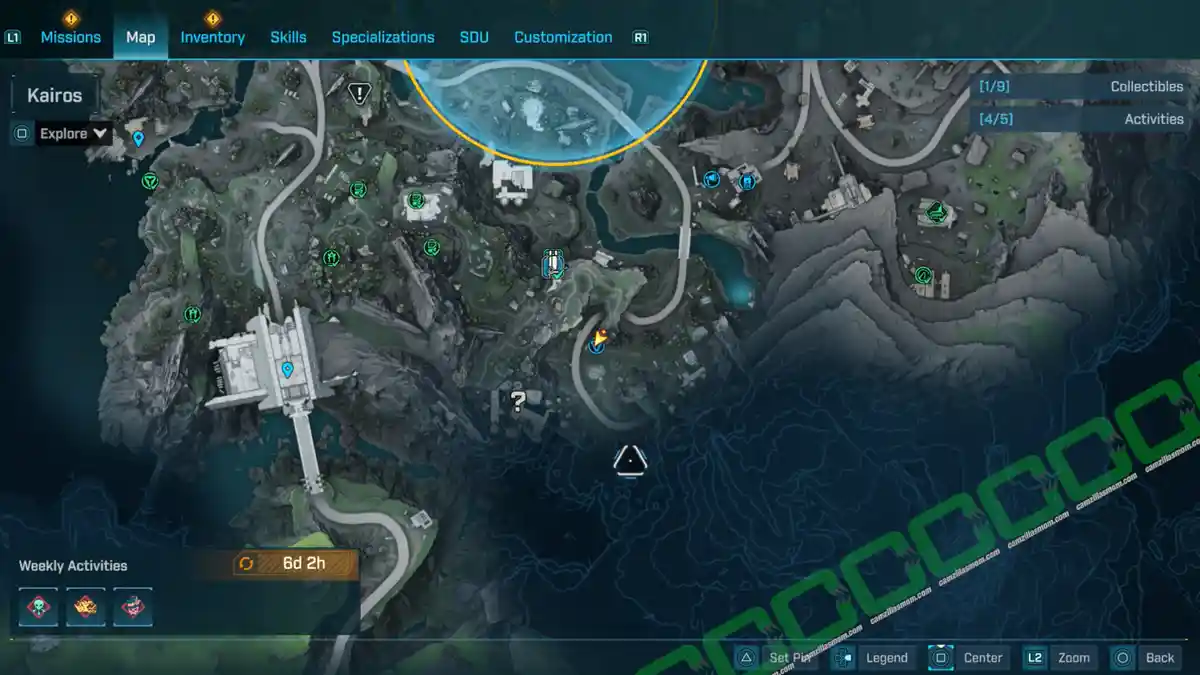The image size is (1200, 675).
Task: Open the Customization tab
Action: tap(563, 37)
